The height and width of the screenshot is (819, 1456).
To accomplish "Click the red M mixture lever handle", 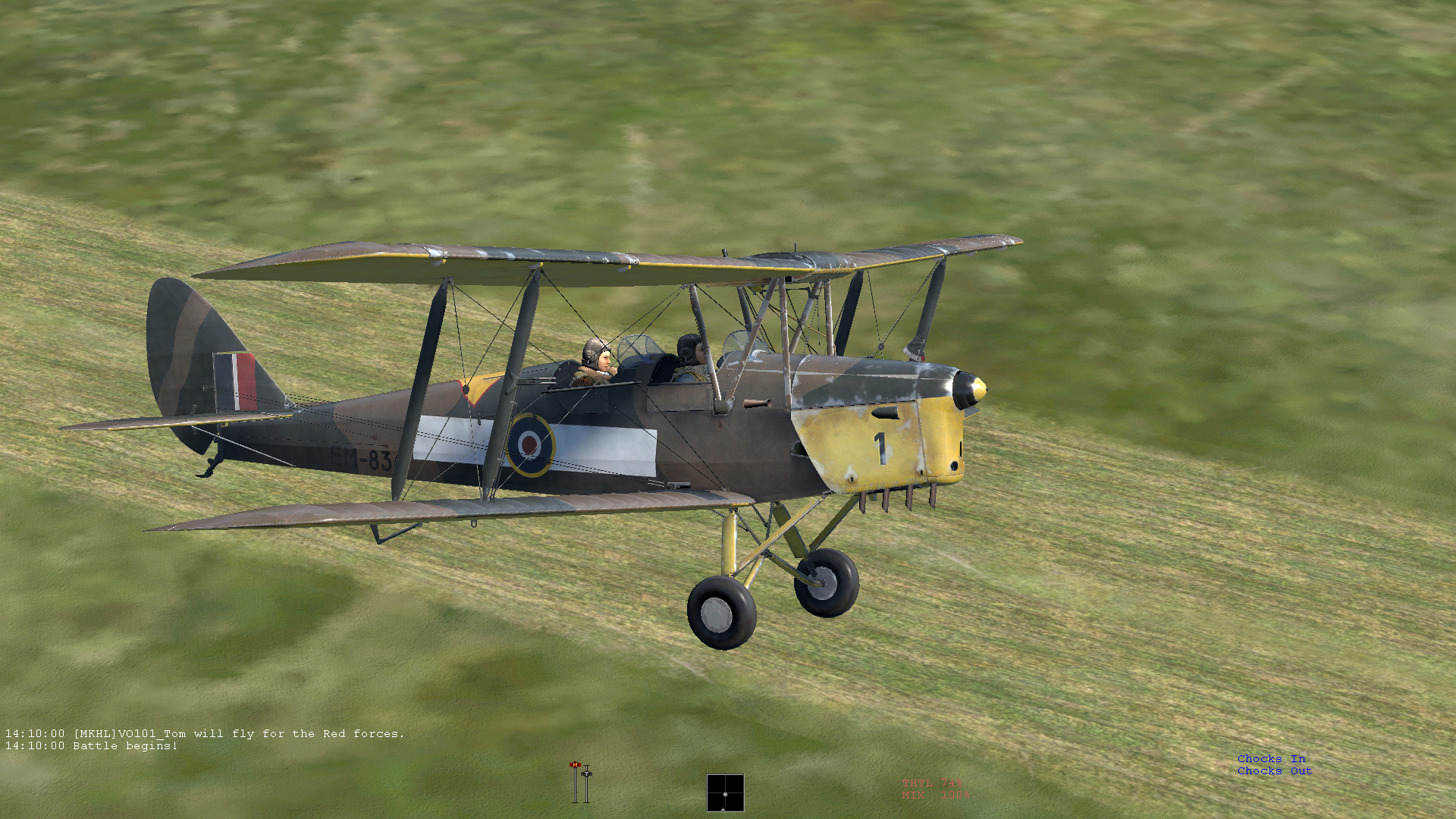I will coord(575,765).
